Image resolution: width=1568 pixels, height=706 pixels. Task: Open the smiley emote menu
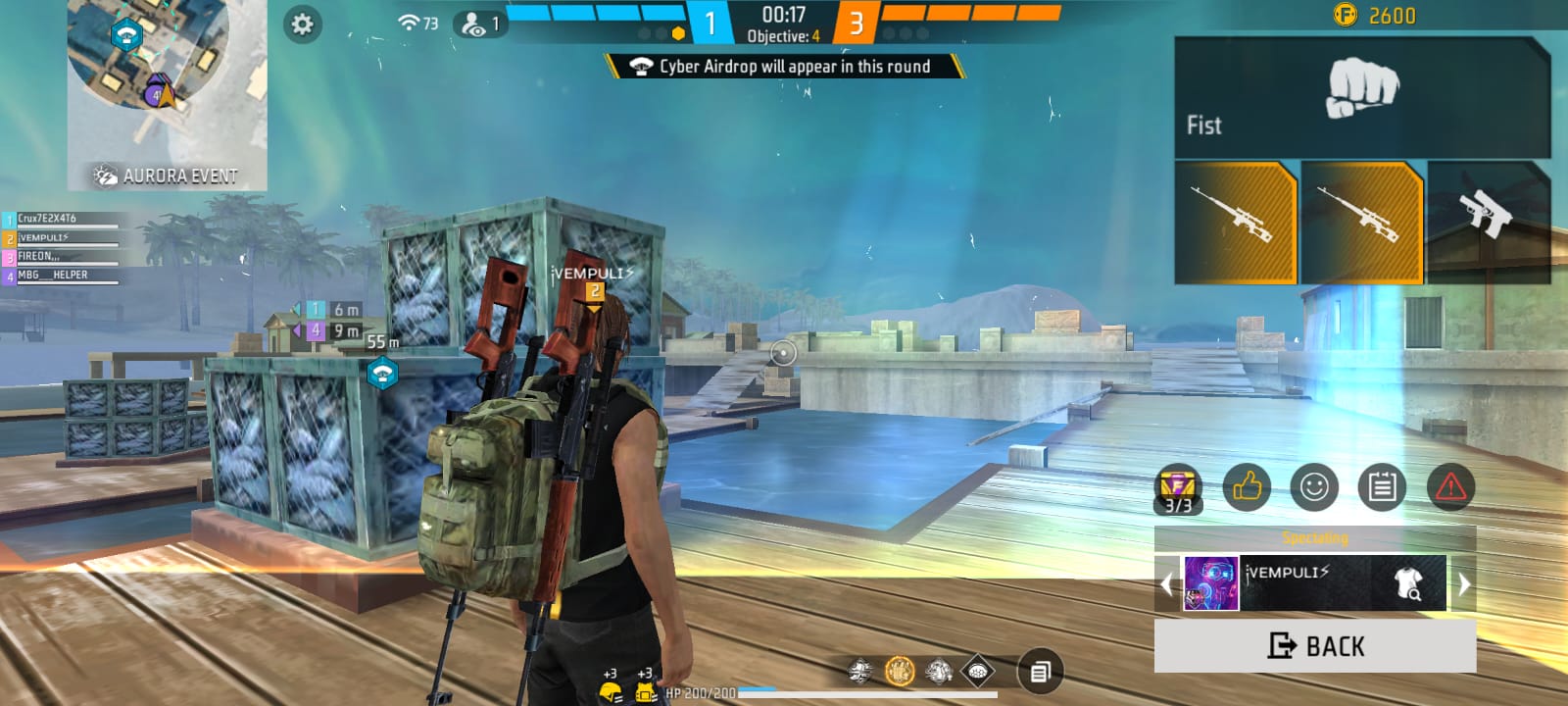coord(1314,486)
